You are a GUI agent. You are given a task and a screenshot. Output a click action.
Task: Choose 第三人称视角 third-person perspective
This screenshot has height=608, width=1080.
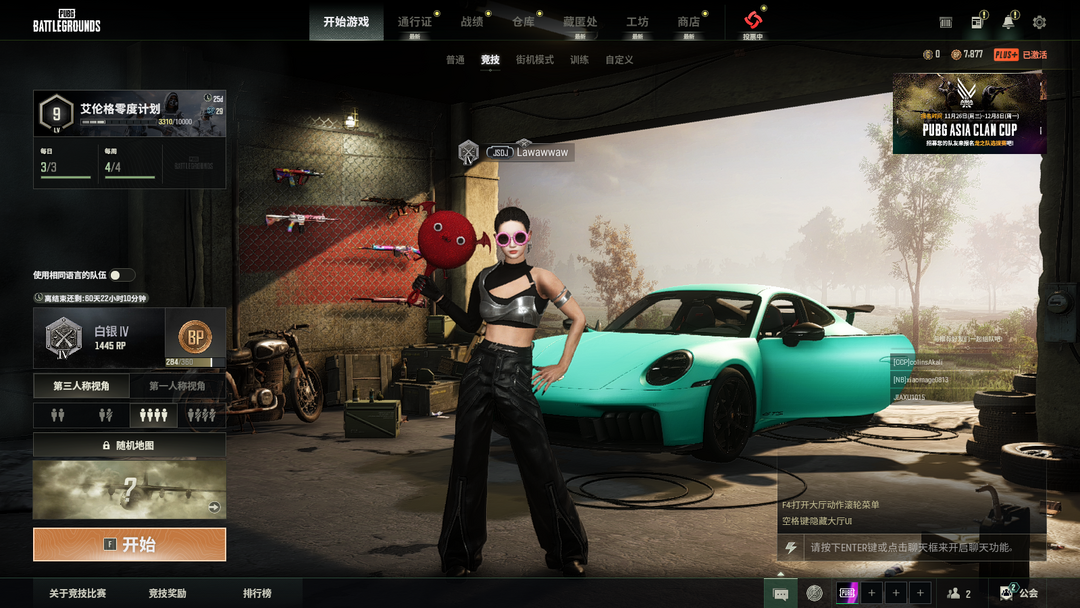(x=82, y=386)
